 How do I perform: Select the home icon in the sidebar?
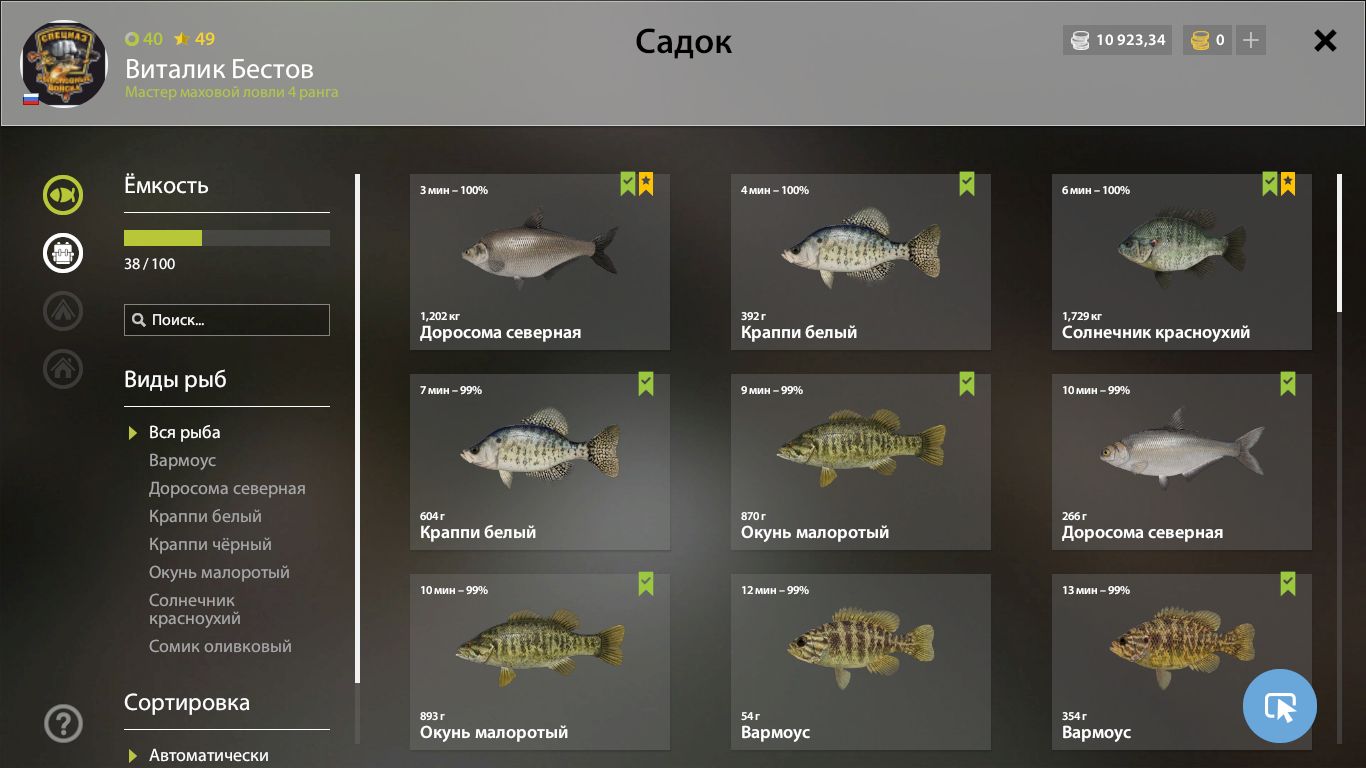tap(62, 369)
